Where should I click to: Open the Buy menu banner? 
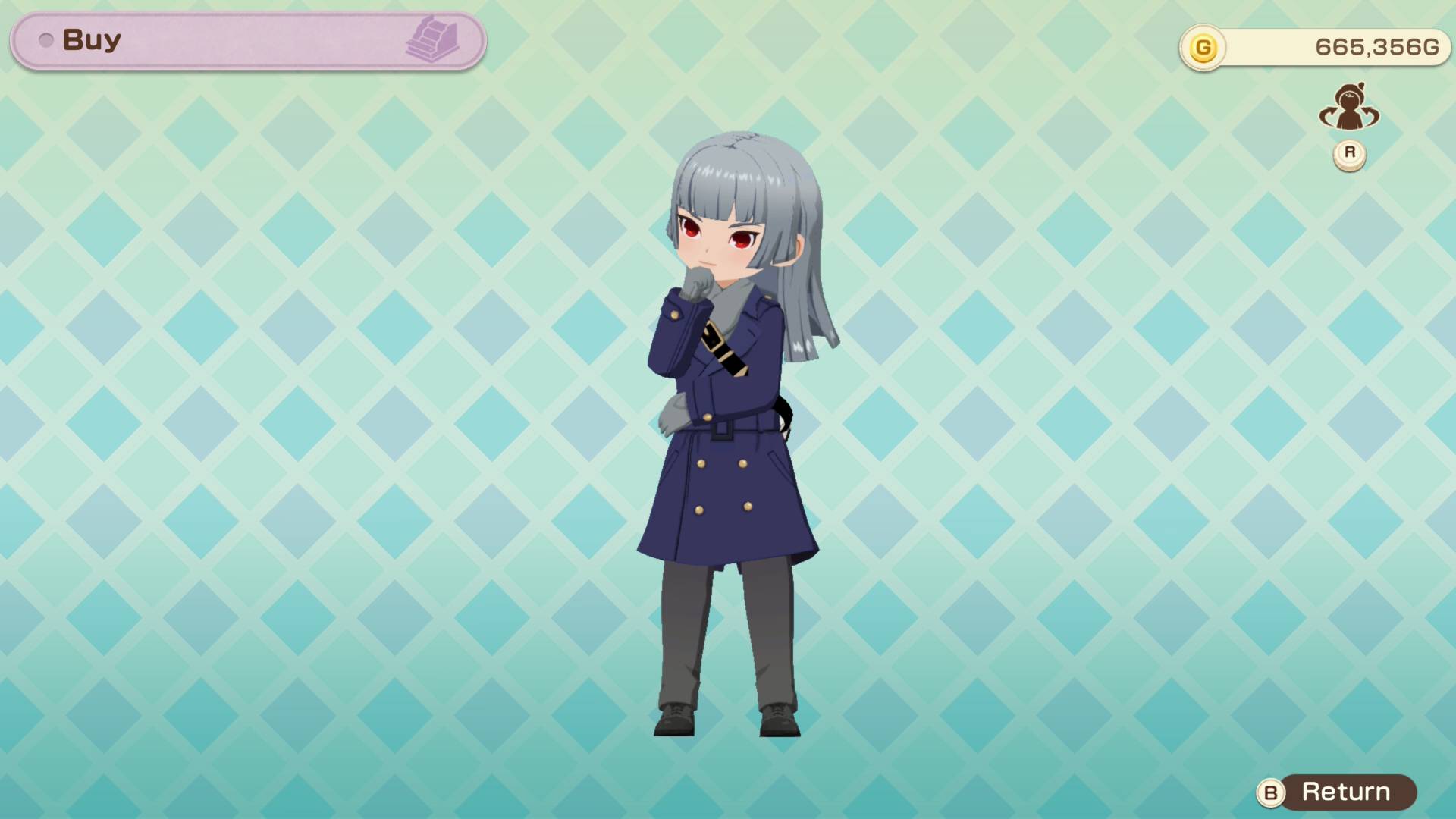246,42
